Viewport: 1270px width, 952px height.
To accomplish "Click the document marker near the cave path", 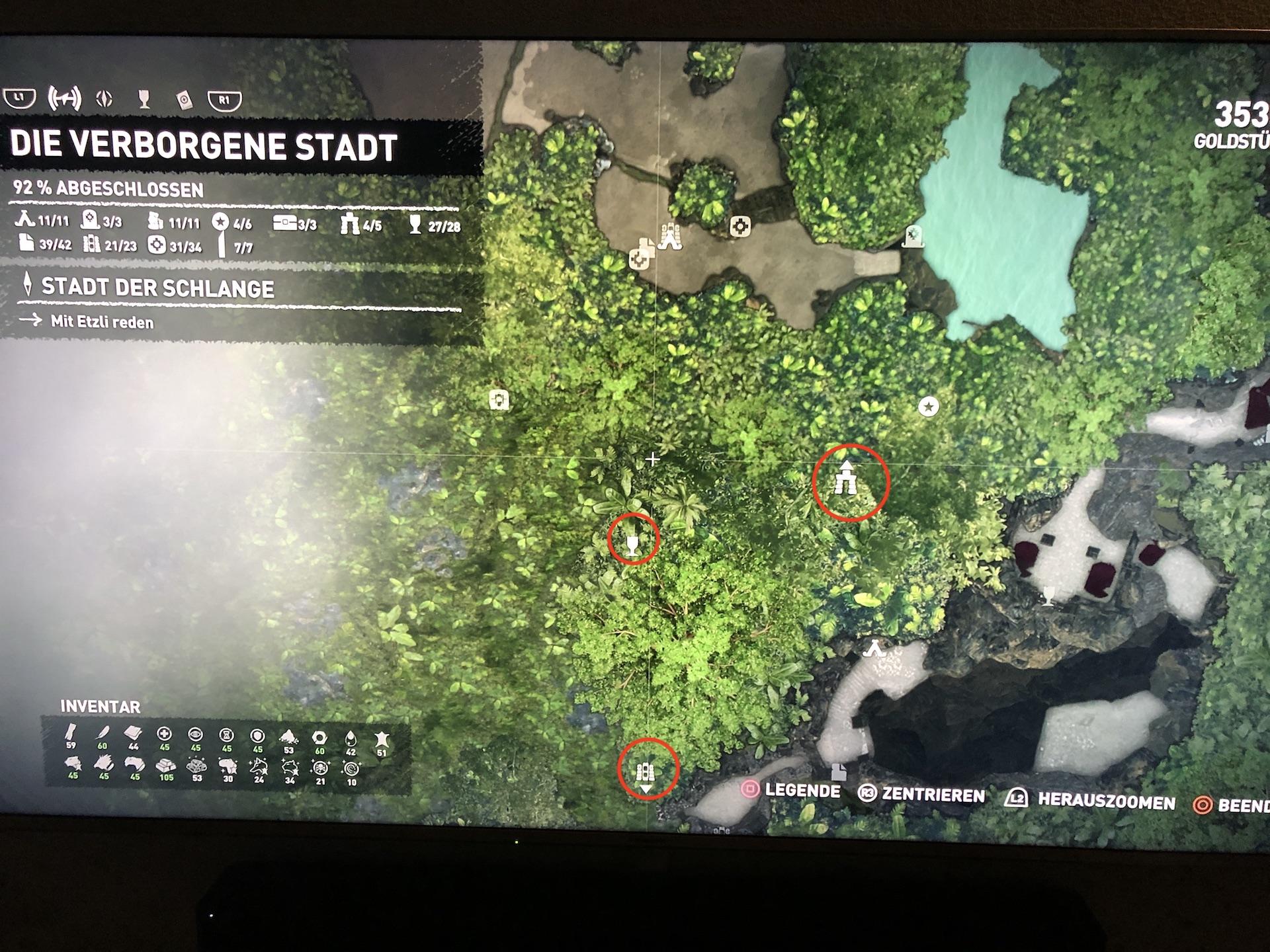I will point(838,772).
